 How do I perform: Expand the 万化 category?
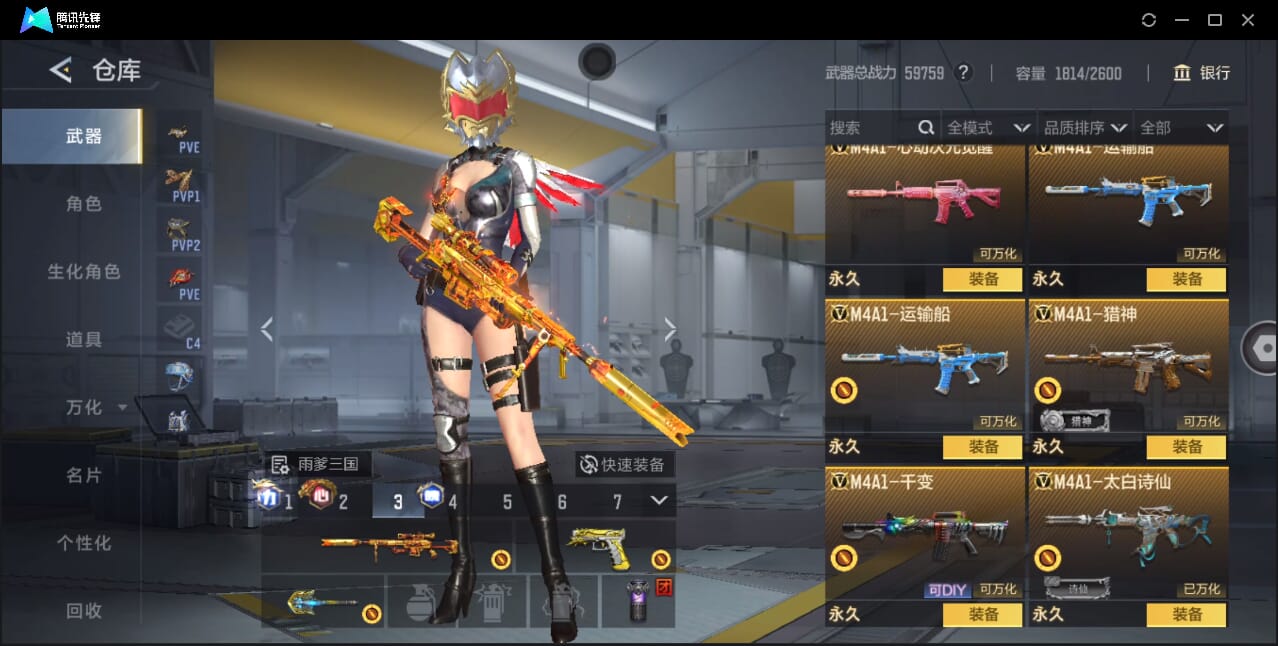(x=96, y=408)
